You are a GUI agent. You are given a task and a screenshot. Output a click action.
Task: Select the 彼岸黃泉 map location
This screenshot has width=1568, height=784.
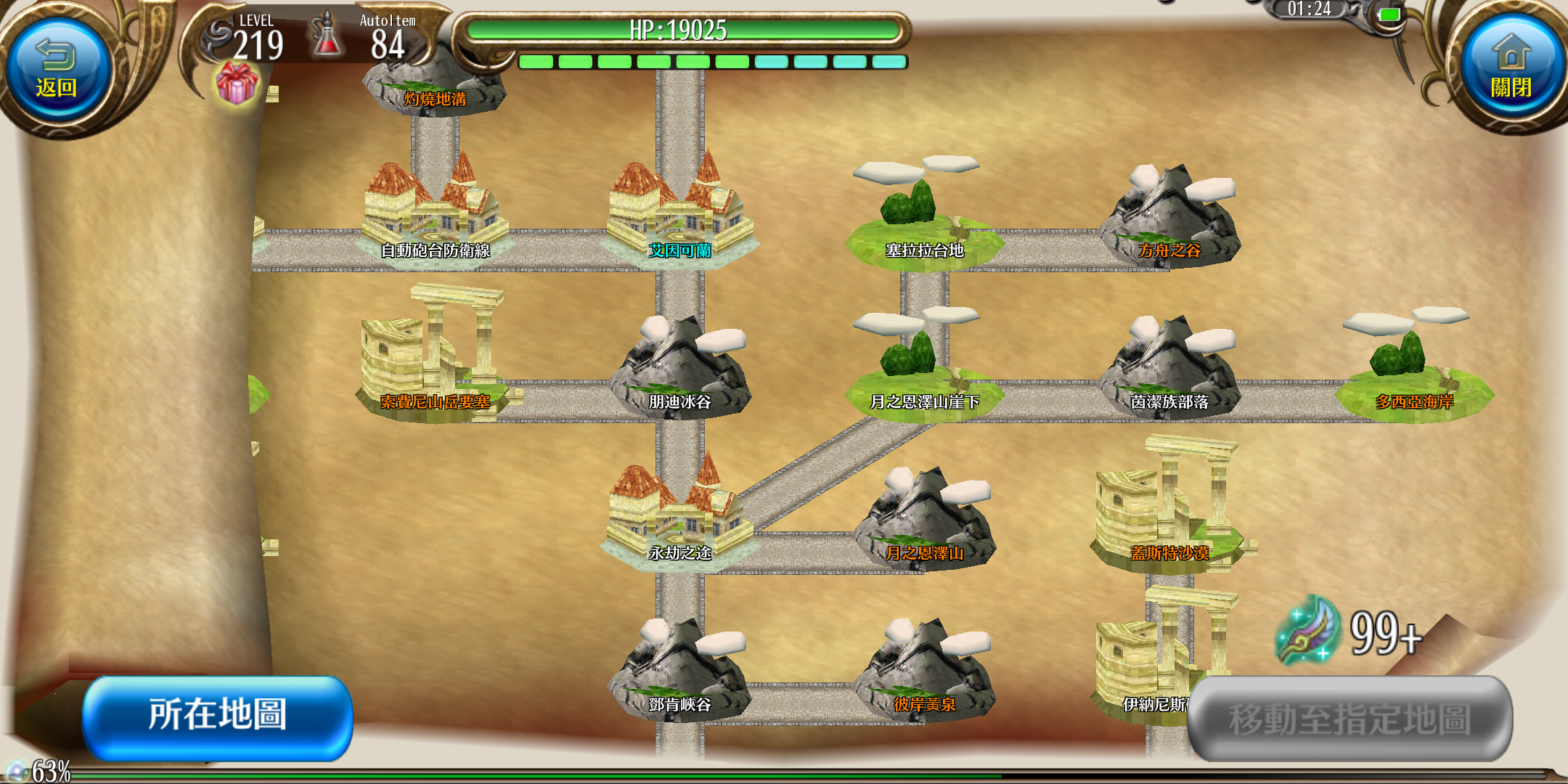(923, 675)
